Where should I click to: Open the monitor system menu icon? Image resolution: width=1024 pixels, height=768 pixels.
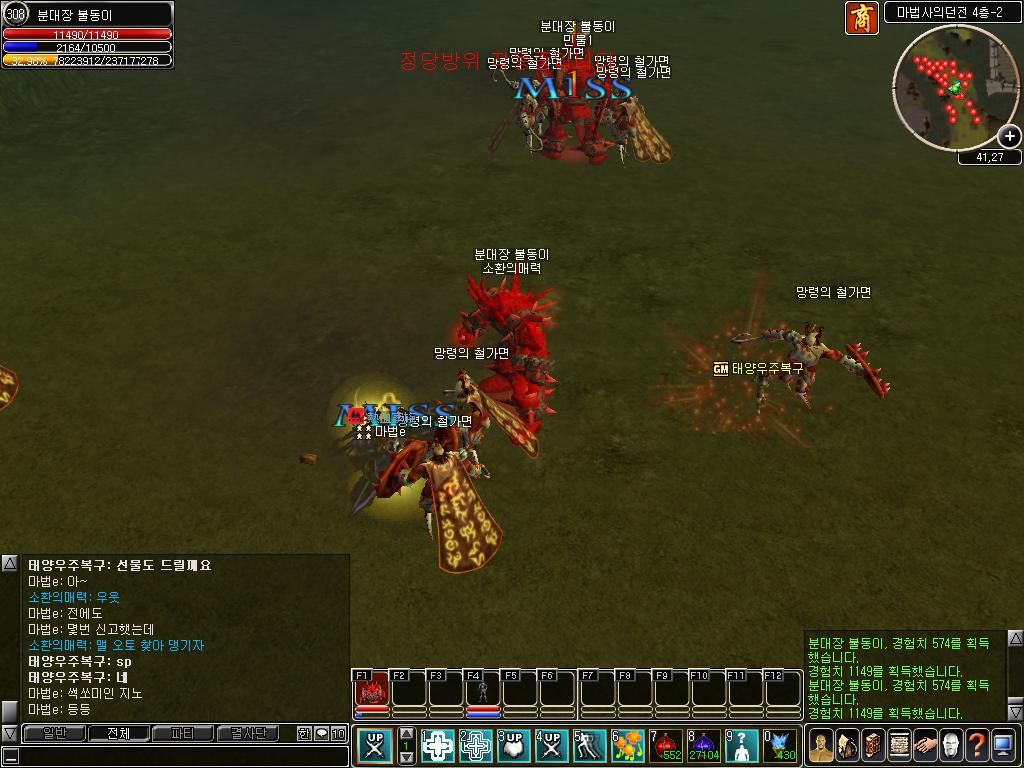1003,745
